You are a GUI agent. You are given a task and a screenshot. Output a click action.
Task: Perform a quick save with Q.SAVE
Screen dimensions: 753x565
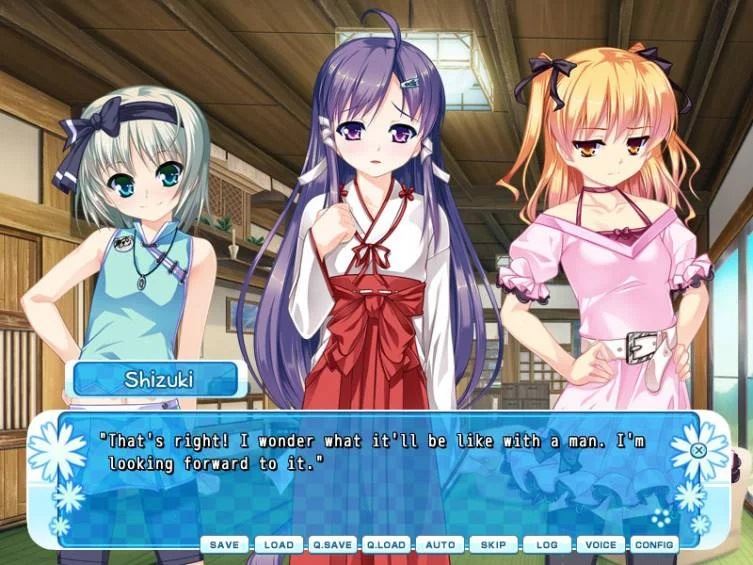pos(332,545)
